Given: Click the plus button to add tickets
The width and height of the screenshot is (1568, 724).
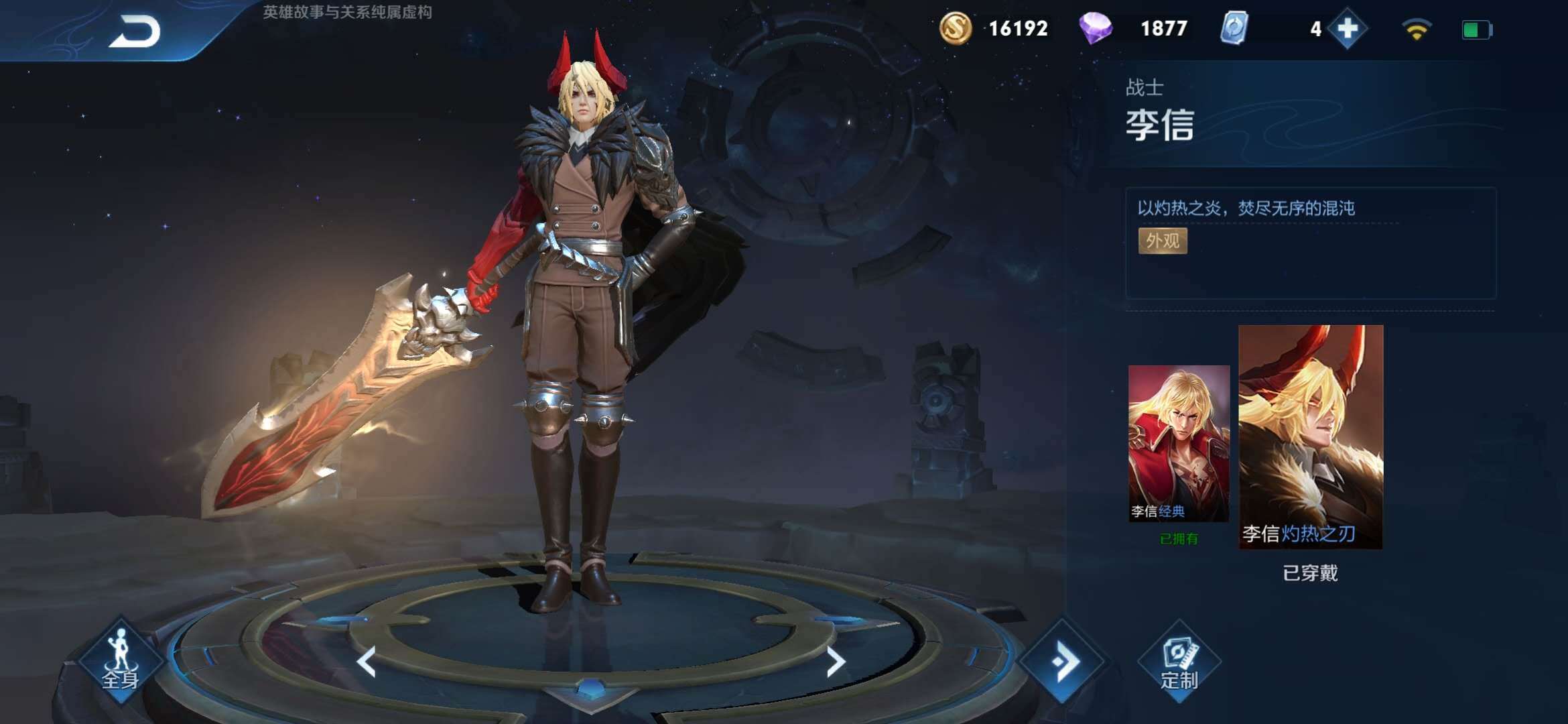Looking at the screenshot, I should coord(1347,29).
